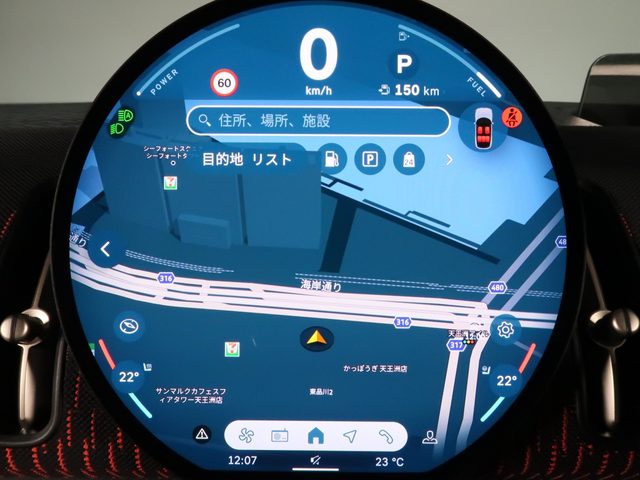
Task: Open the fan climate menu
Action: point(246,435)
